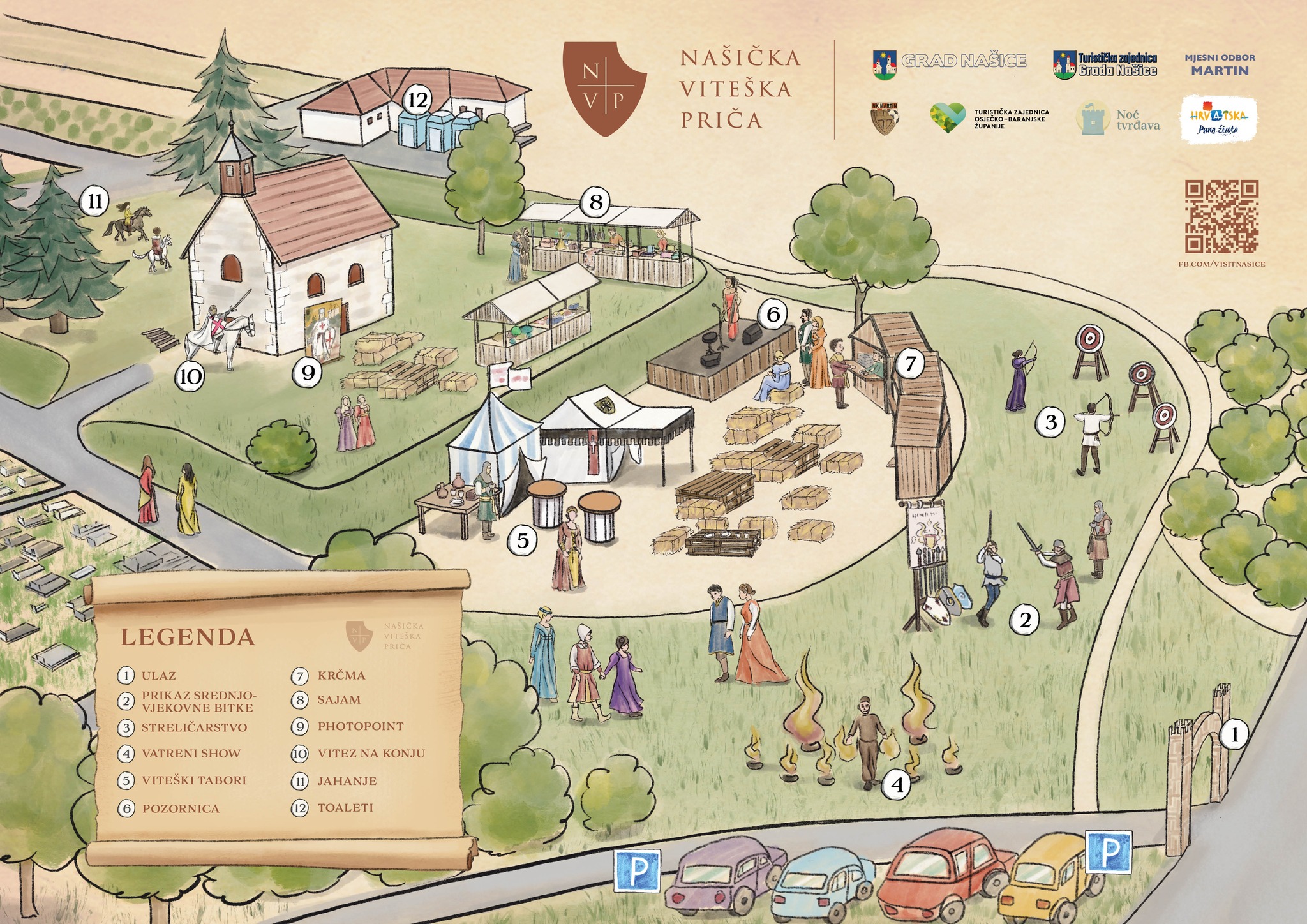Click map marker 4 by the fire show
This screenshot has width=1307, height=924.
pyautogui.click(x=897, y=786)
